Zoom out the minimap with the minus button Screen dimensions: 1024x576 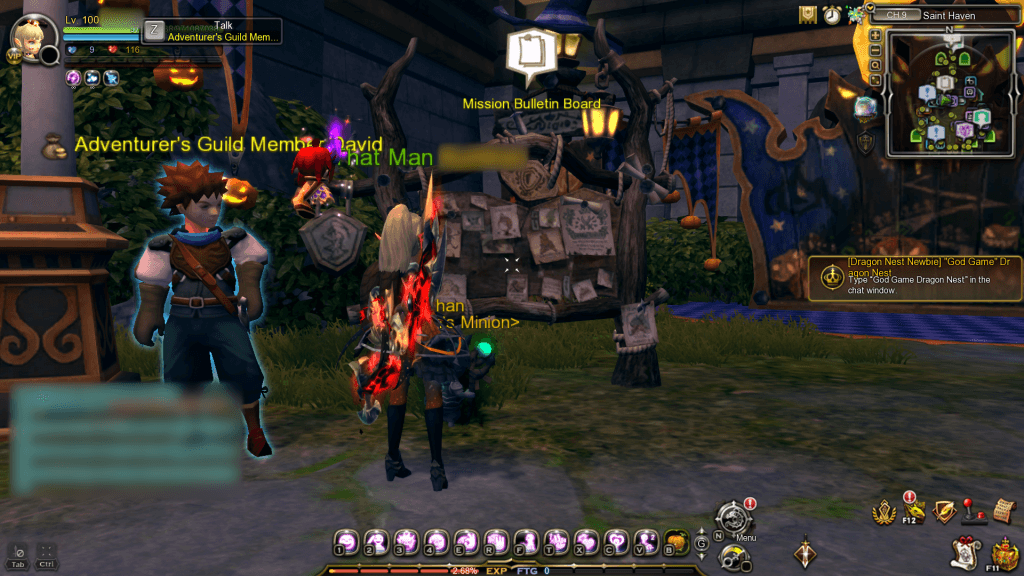click(876, 50)
